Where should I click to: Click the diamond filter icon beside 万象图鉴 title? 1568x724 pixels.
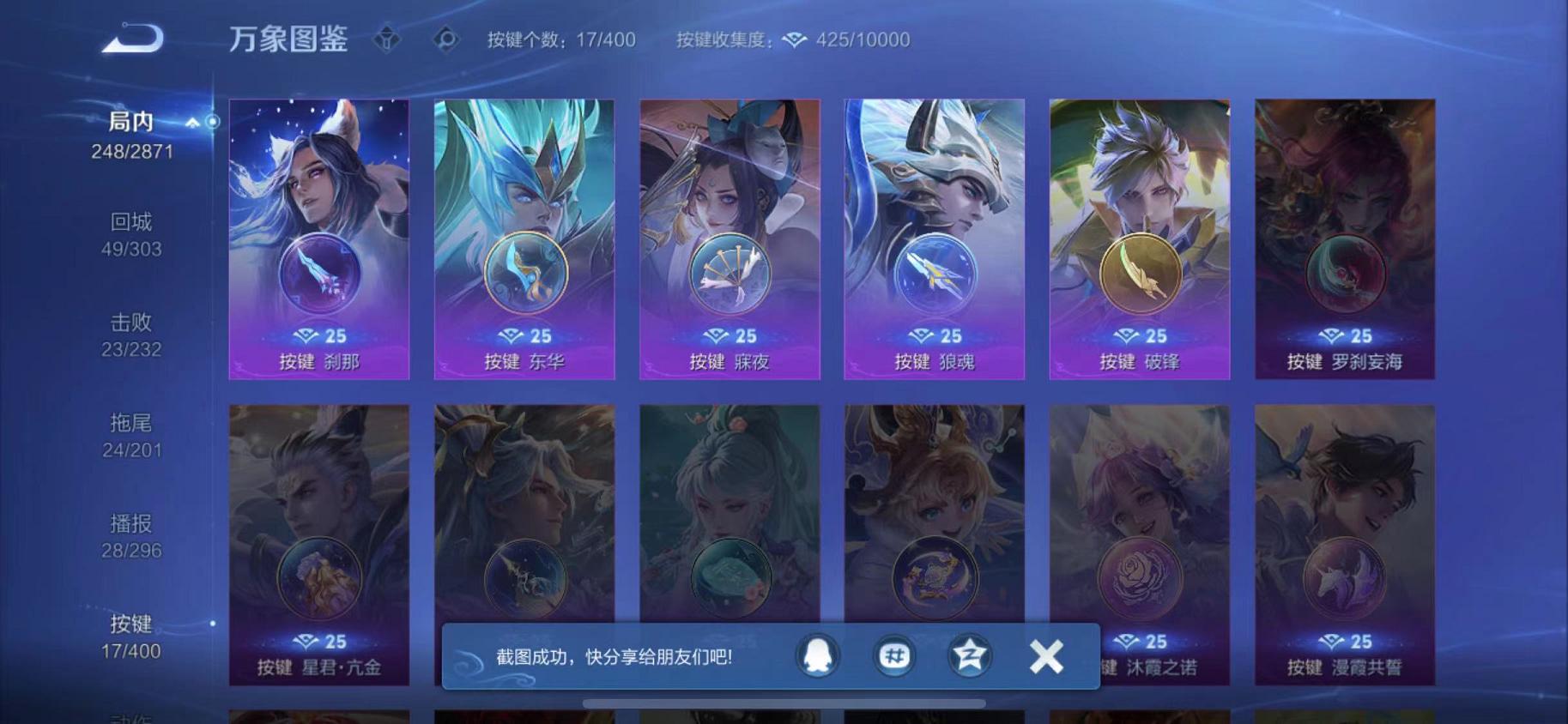[389, 39]
